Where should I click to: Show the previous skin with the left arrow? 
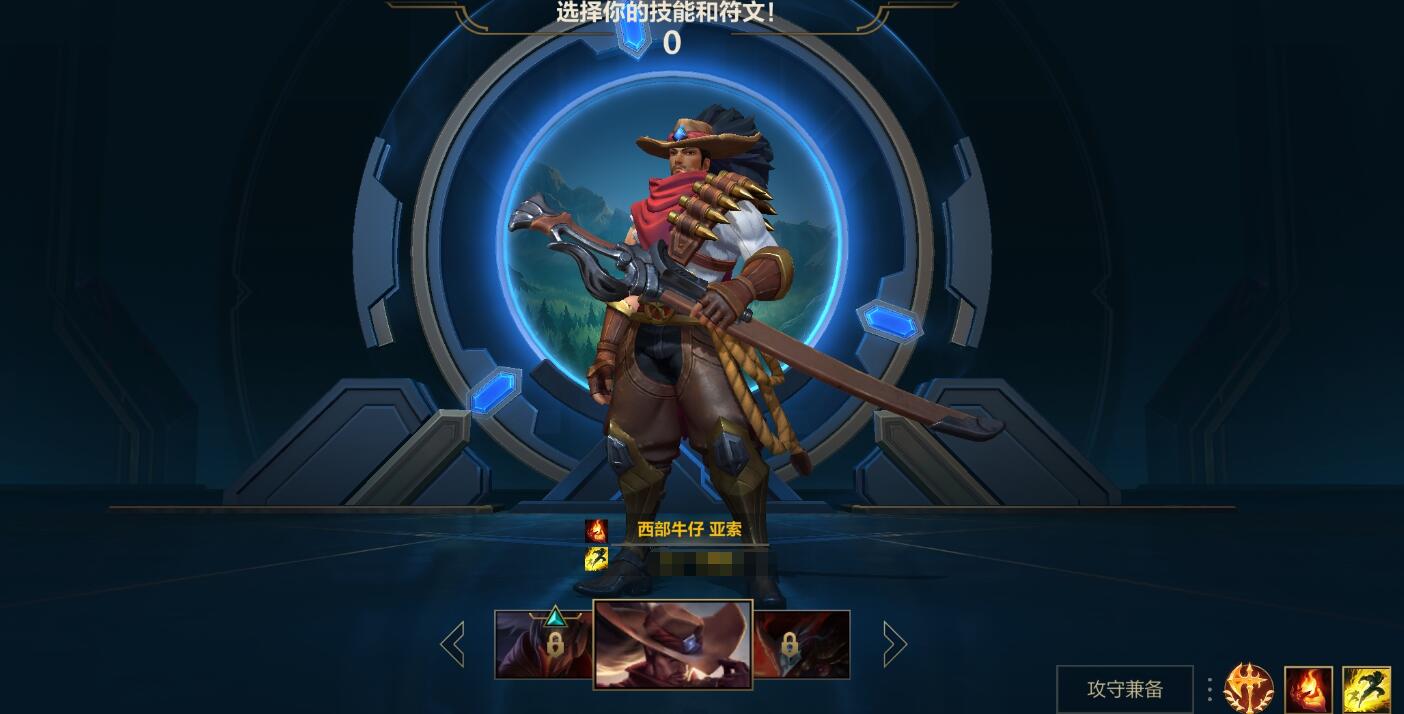pyautogui.click(x=453, y=644)
